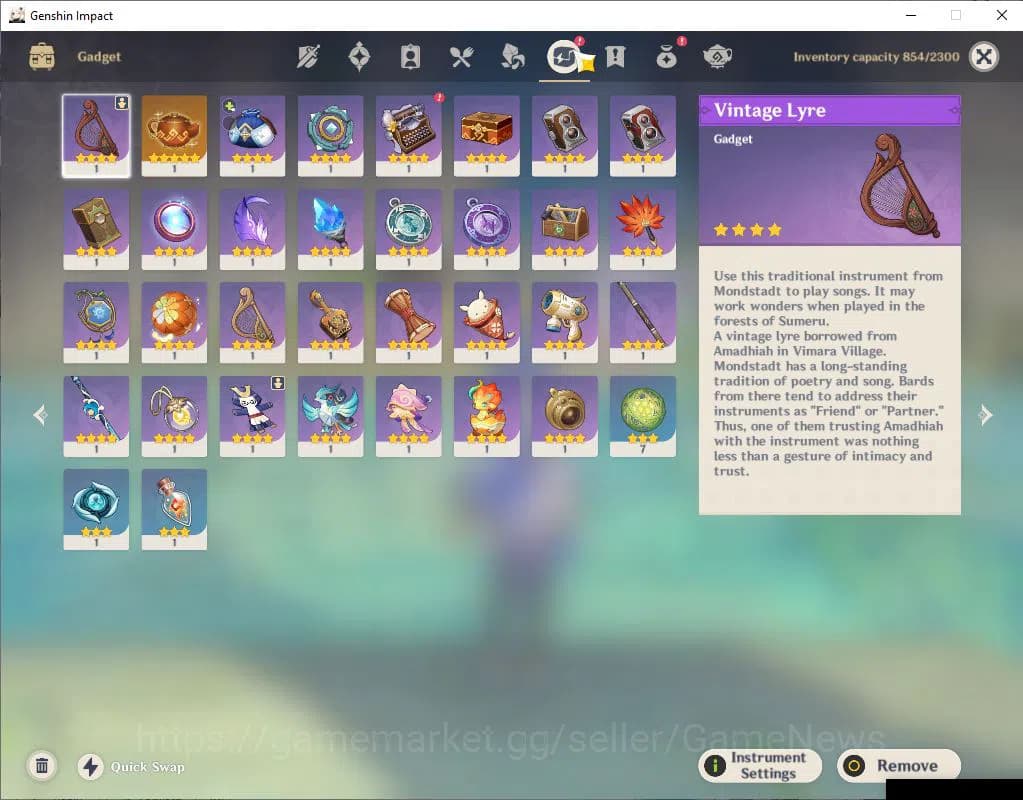Go to the next inventory page arrow

coord(985,415)
